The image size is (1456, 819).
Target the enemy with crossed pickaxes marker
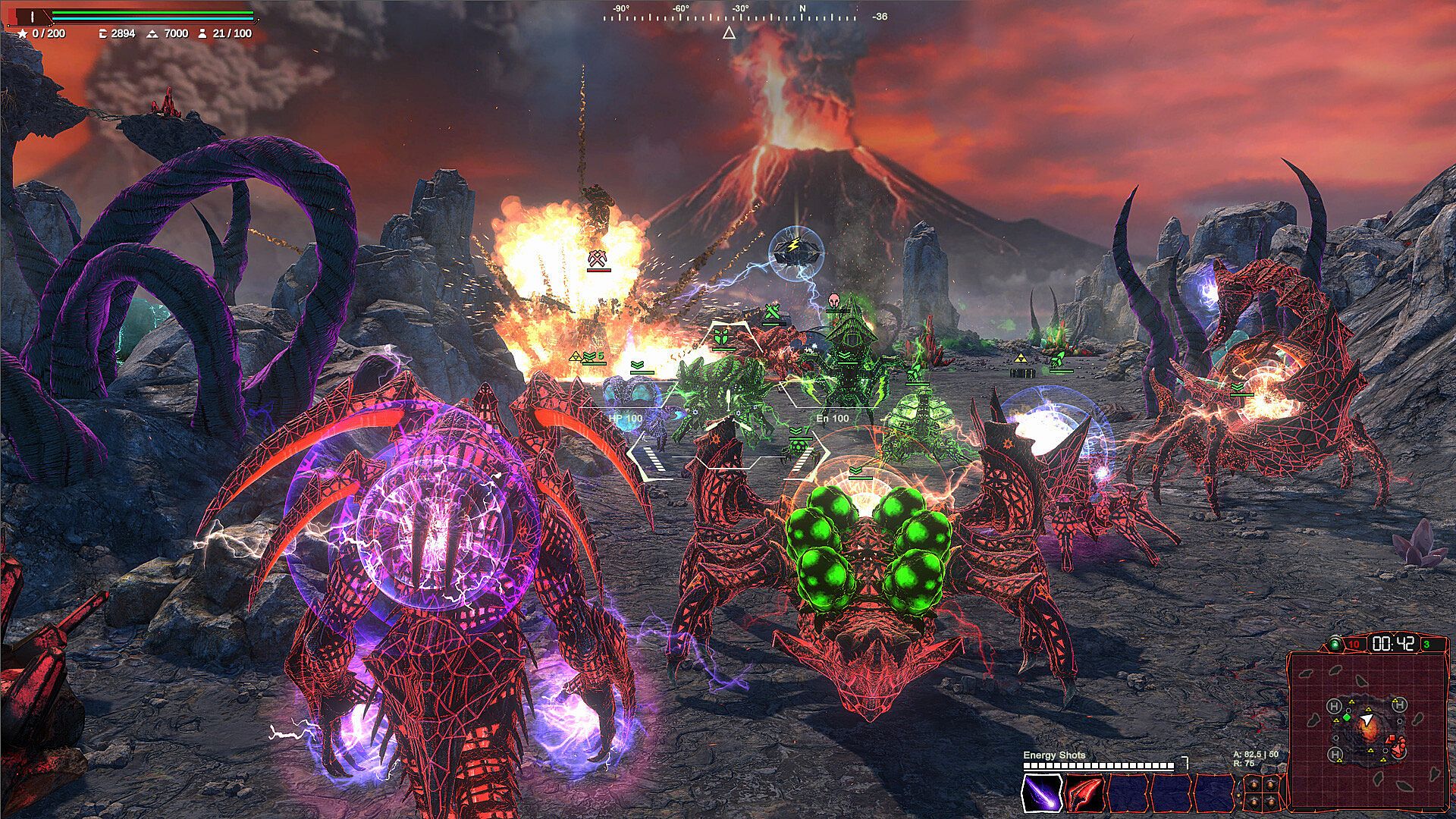[x=598, y=259]
